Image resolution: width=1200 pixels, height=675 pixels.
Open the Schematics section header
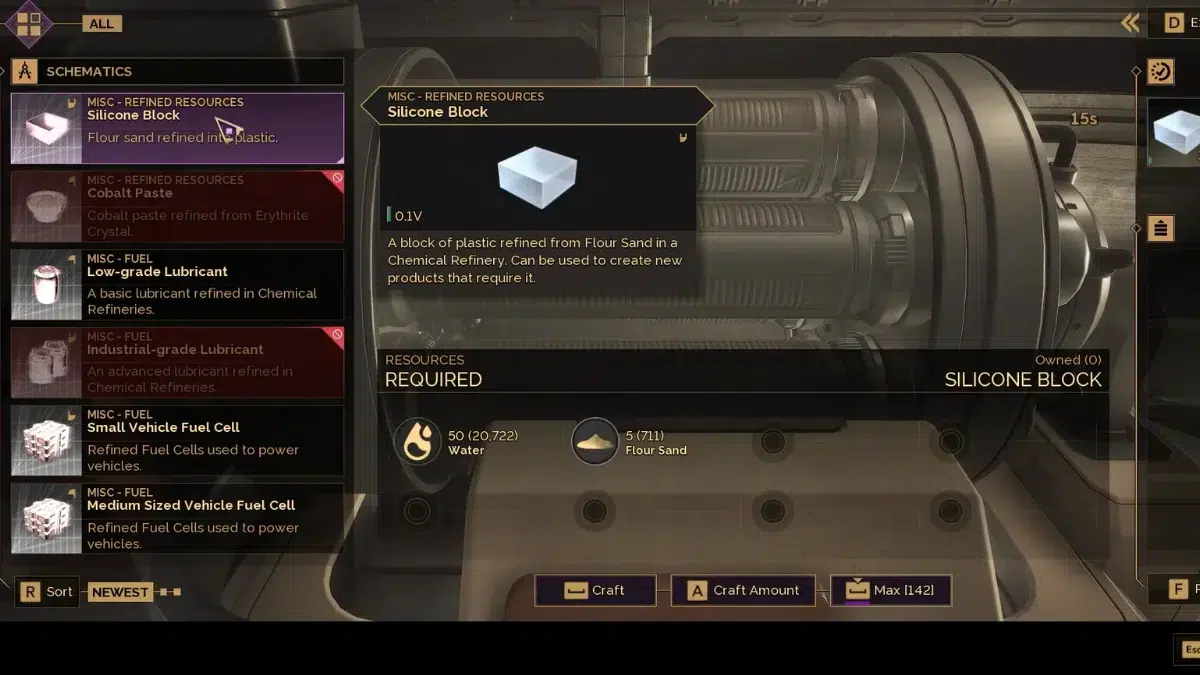click(177, 71)
